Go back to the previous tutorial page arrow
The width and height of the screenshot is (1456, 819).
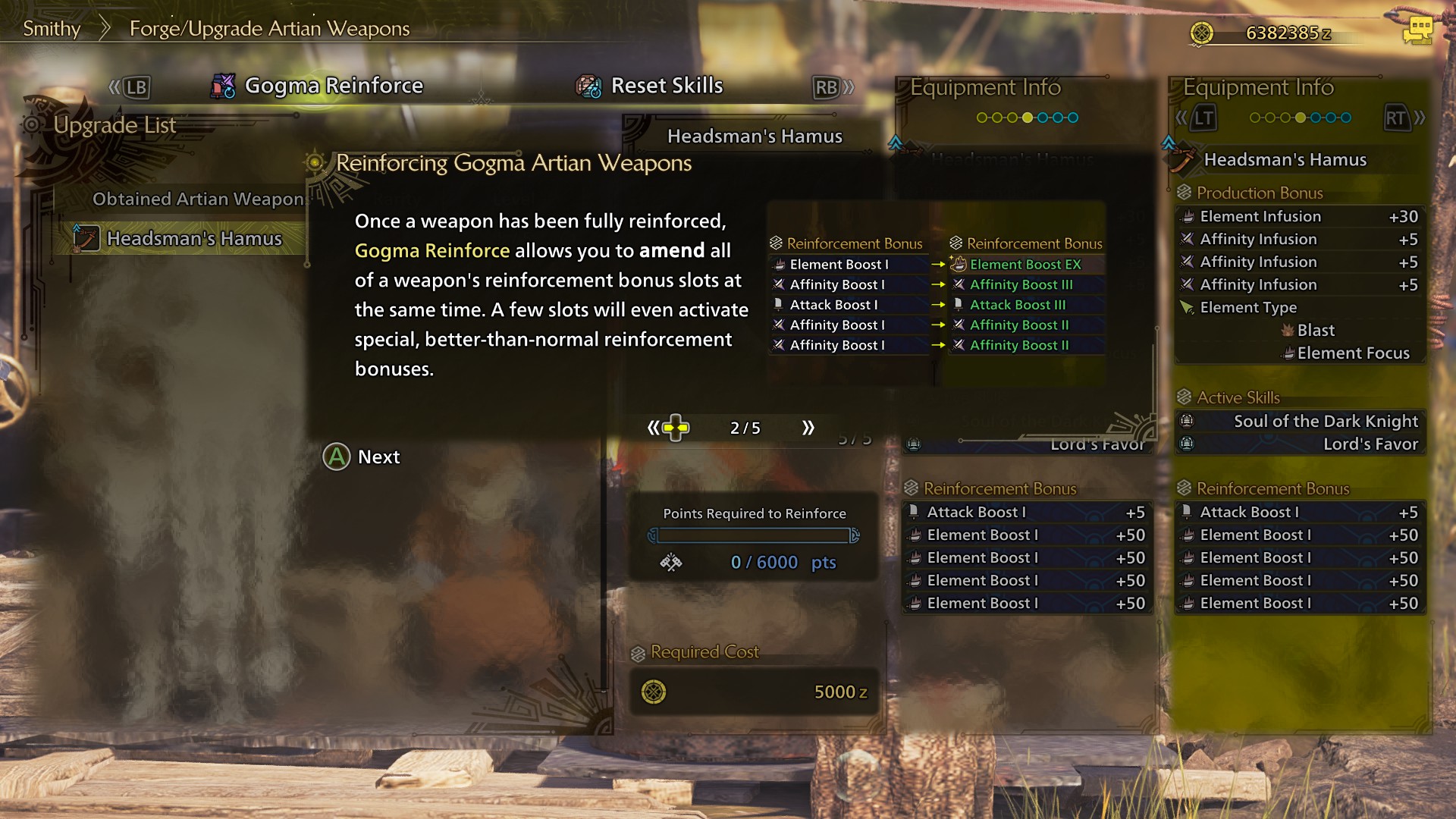click(x=653, y=428)
